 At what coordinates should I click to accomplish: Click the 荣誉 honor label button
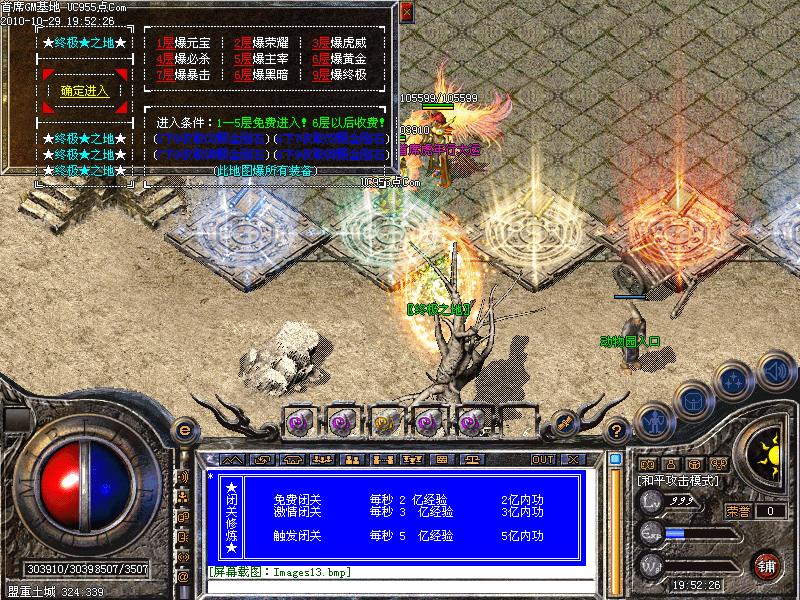[738, 511]
